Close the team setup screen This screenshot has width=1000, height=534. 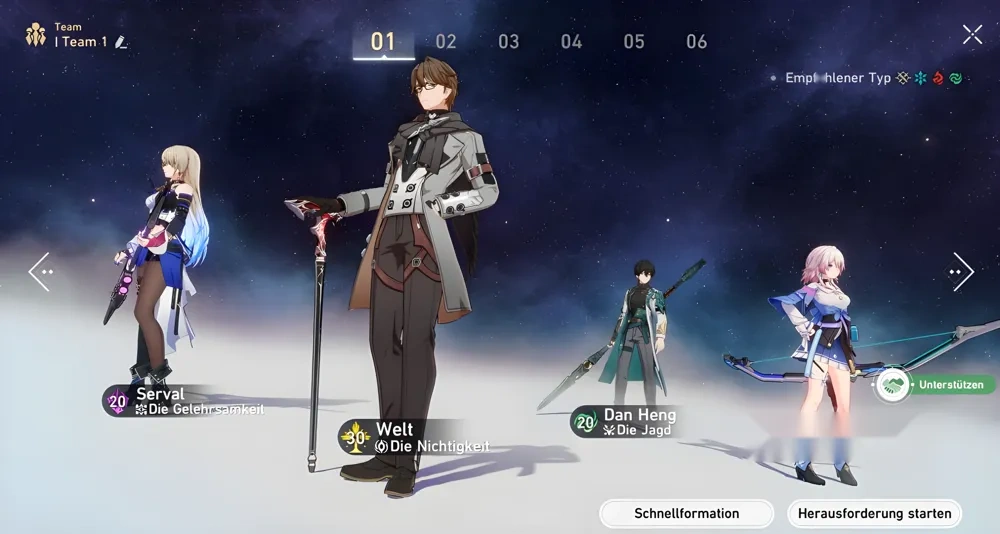click(972, 35)
